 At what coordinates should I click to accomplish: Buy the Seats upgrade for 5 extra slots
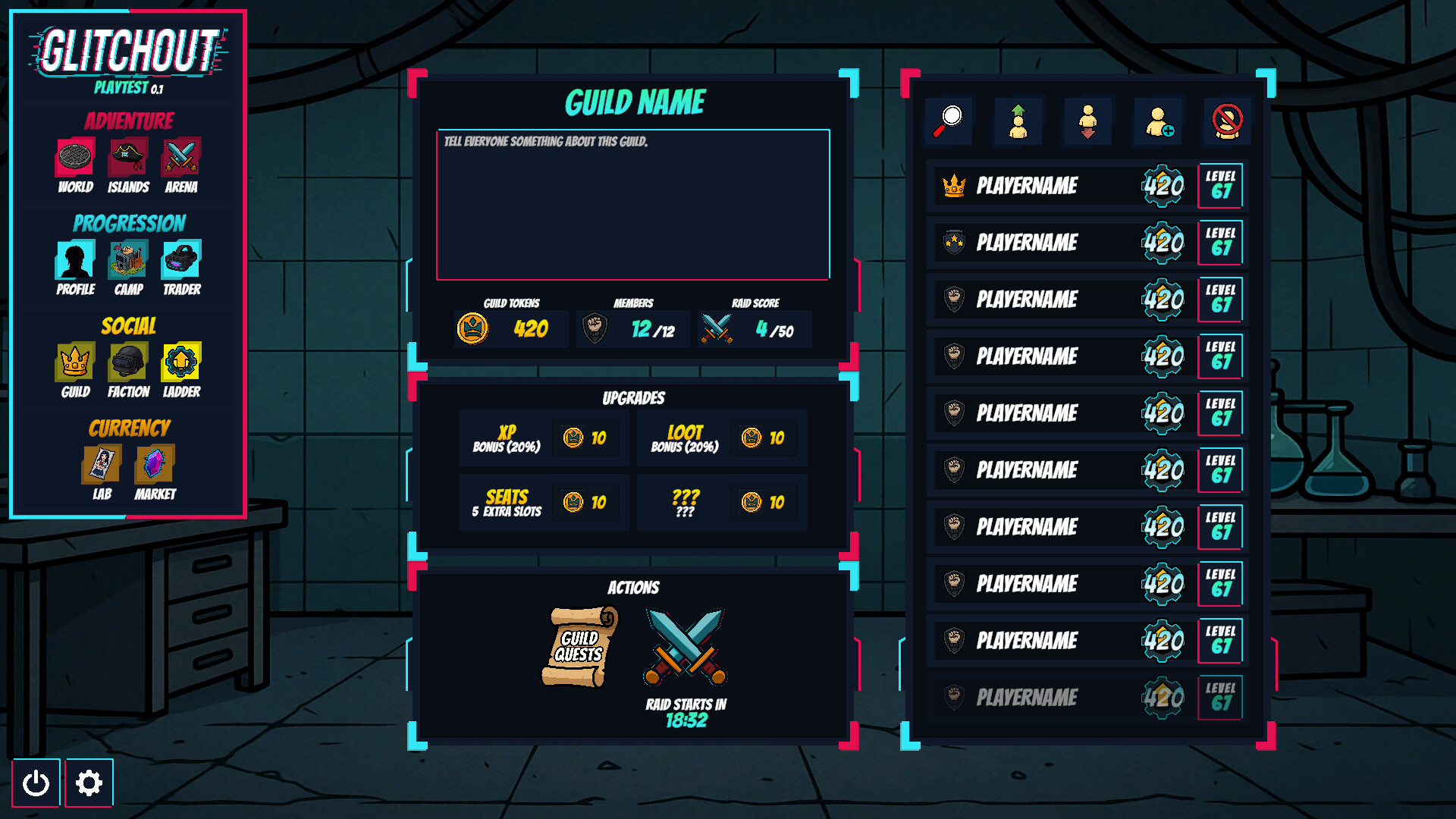click(587, 502)
